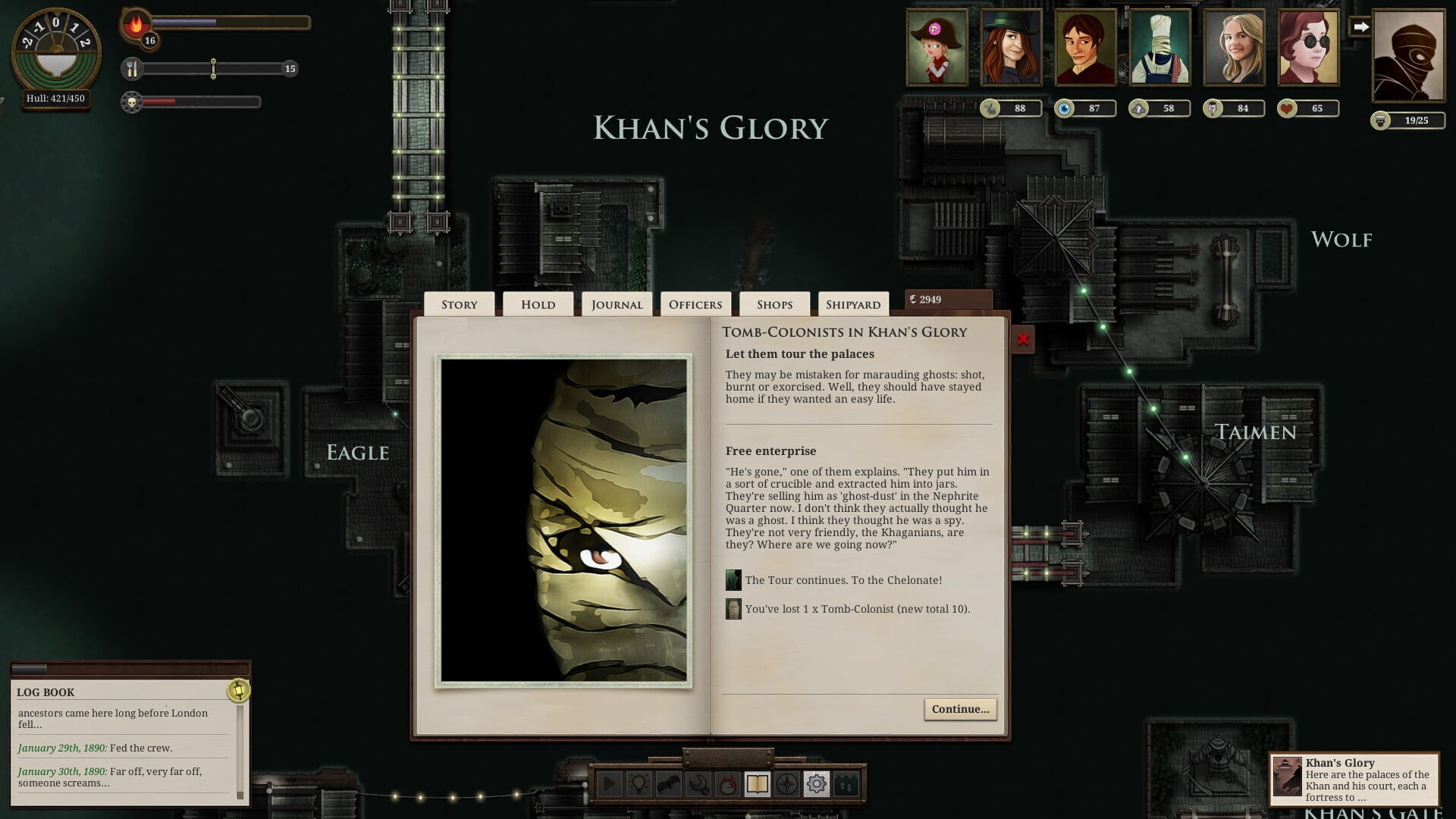Click the white arrow beside the captain portrait
Viewport: 1456px width, 819px height.
tap(1361, 27)
